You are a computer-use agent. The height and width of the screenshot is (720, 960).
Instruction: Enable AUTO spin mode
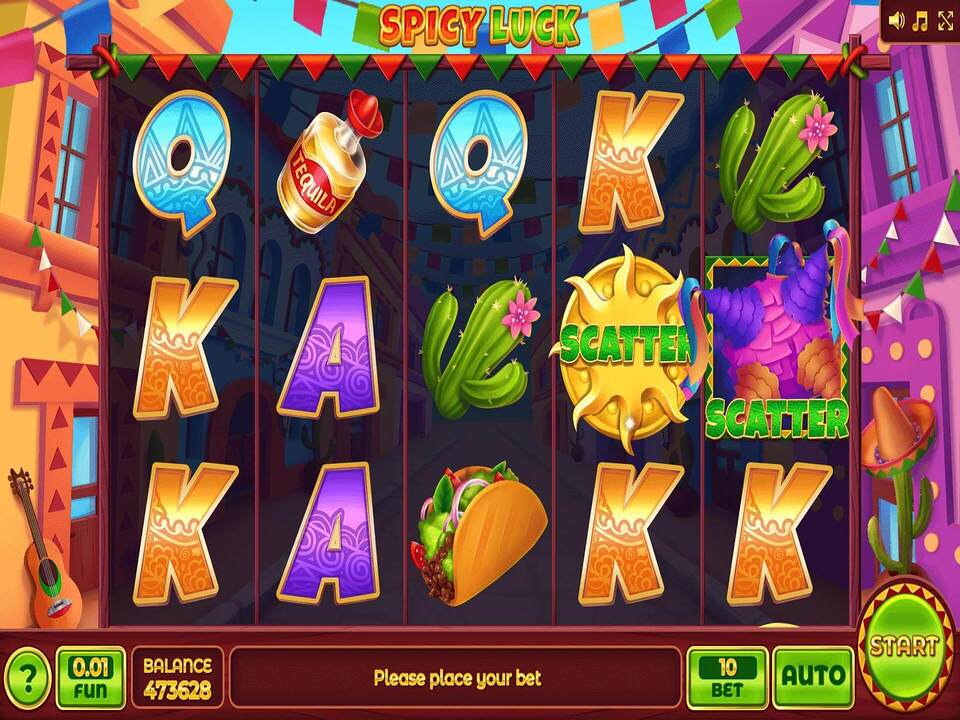click(x=814, y=677)
